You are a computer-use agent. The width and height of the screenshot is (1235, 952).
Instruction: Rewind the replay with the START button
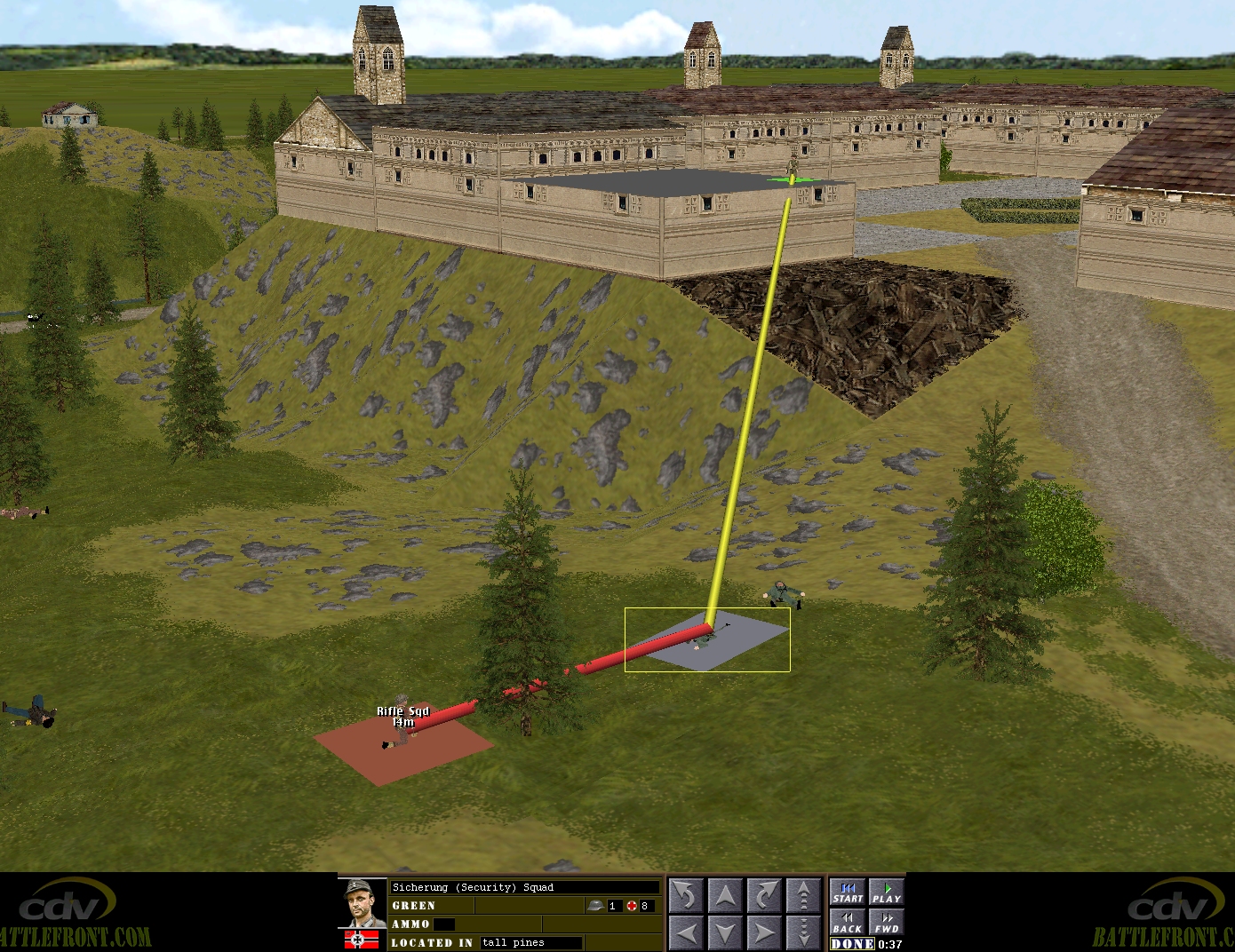pos(848,892)
